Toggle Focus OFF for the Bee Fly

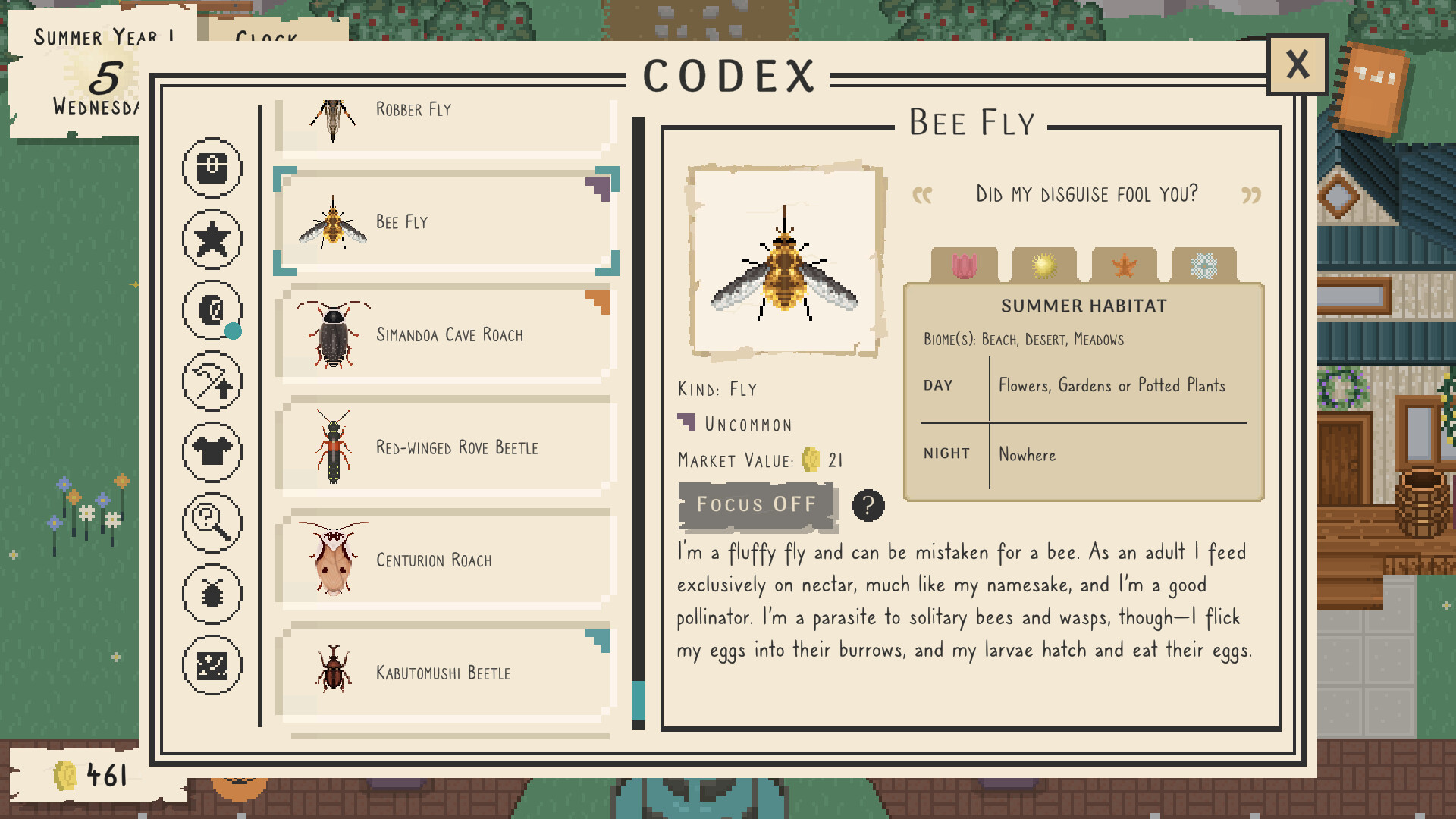point(757,505)
